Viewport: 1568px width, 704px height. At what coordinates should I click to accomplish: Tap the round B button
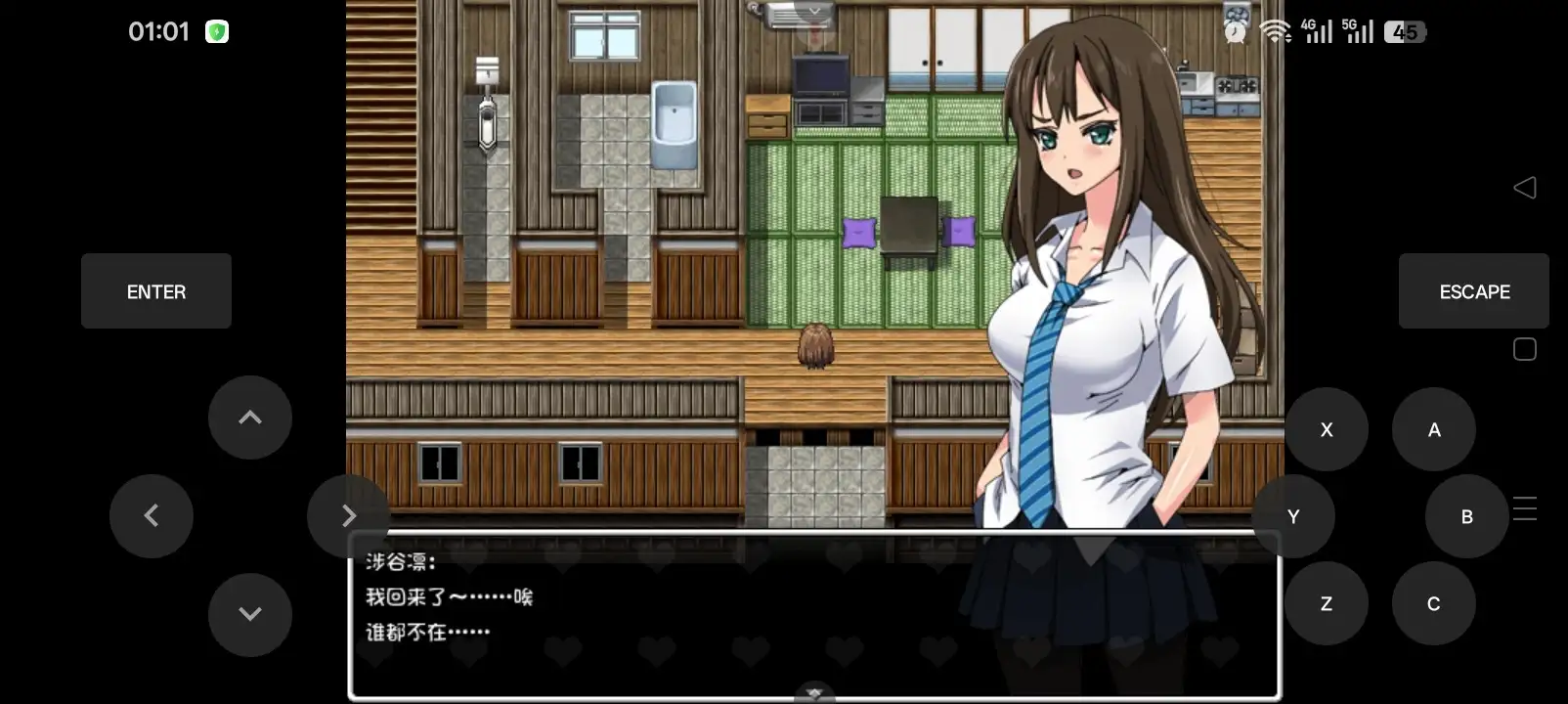(1466, 516)
